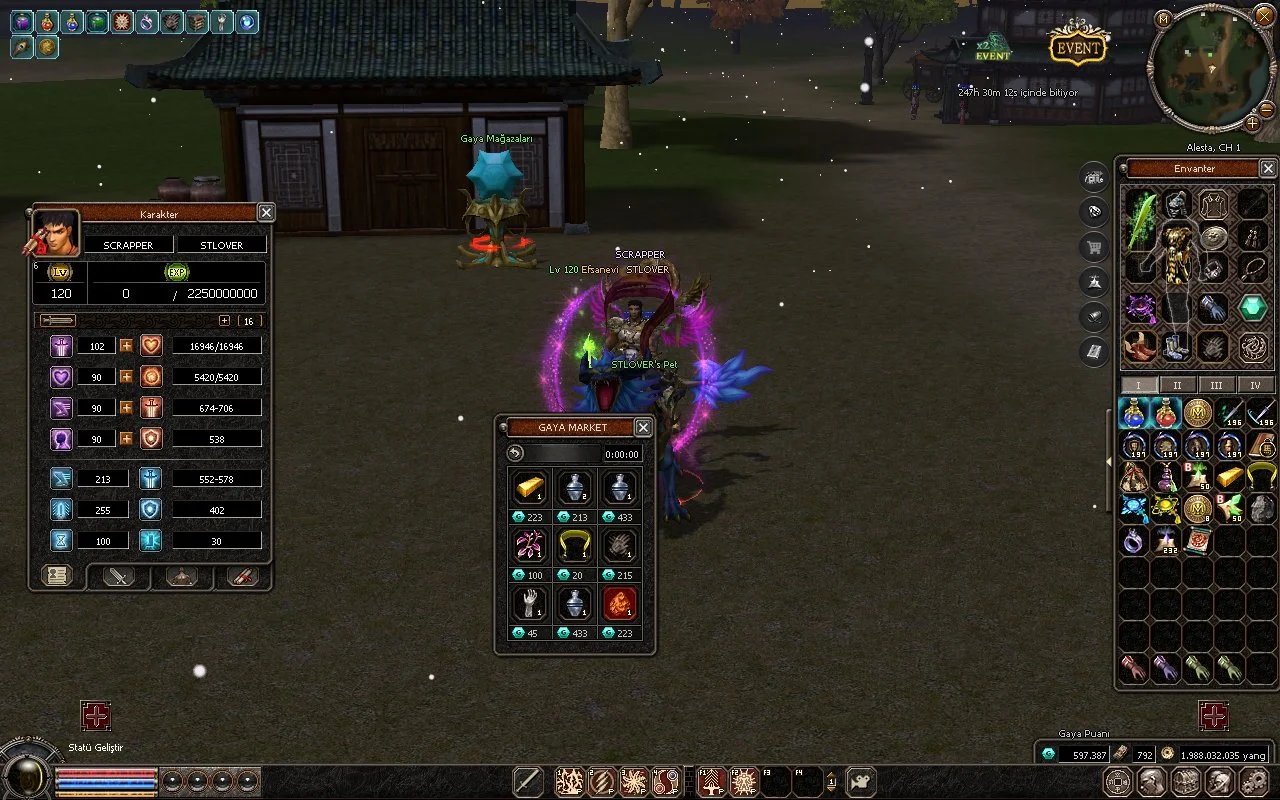Click the Statü Geliştir red plus icon
The image size is (1280, 800).
click(95, 716)
